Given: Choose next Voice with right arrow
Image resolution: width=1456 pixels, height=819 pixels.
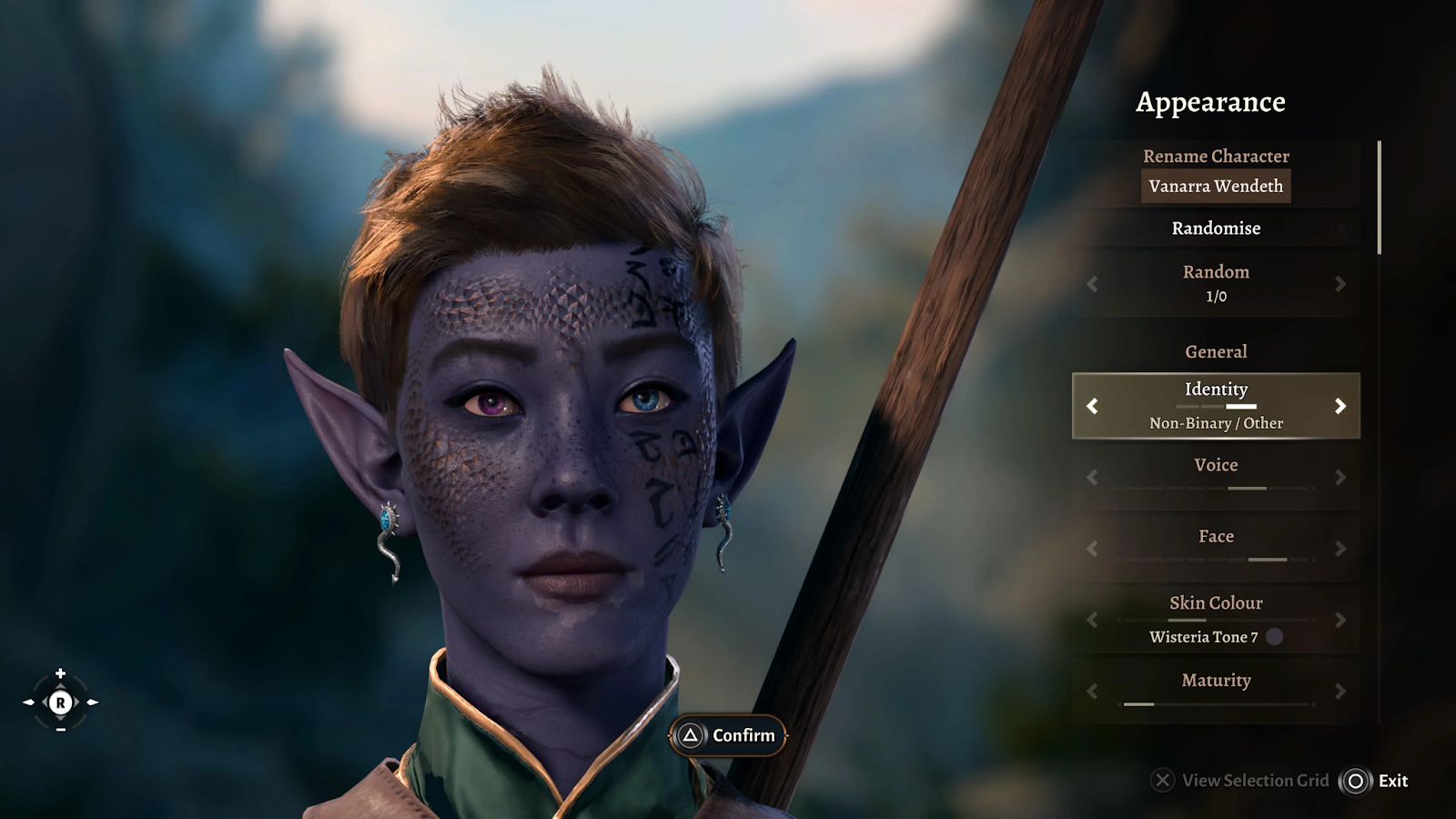Looking at the screenshot, I should (x=1340, y=477).
